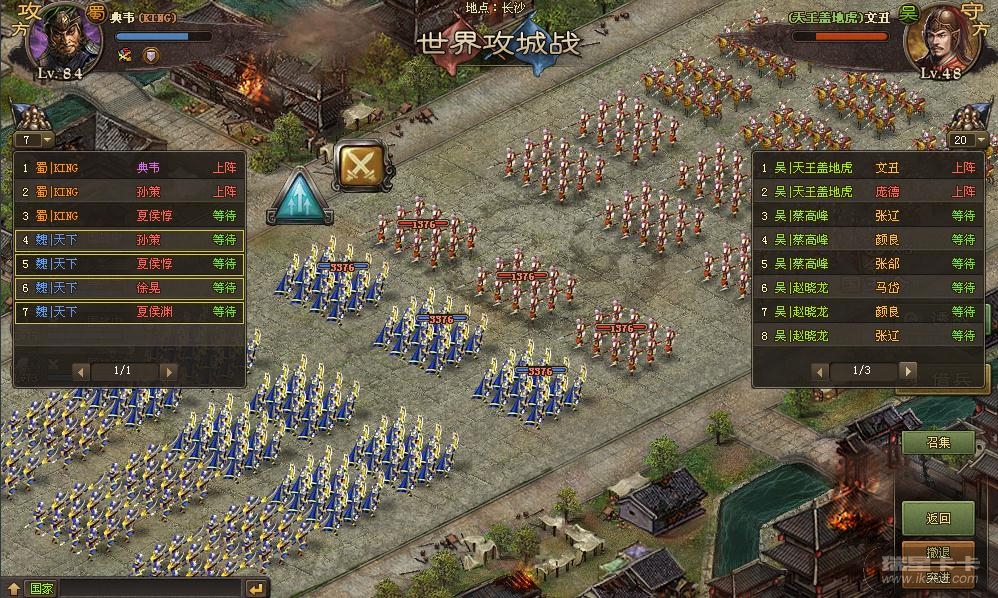The width and height of the screenshot is (998, 598).
Task: Click the 返回 return button
Action: click(937, 518)
